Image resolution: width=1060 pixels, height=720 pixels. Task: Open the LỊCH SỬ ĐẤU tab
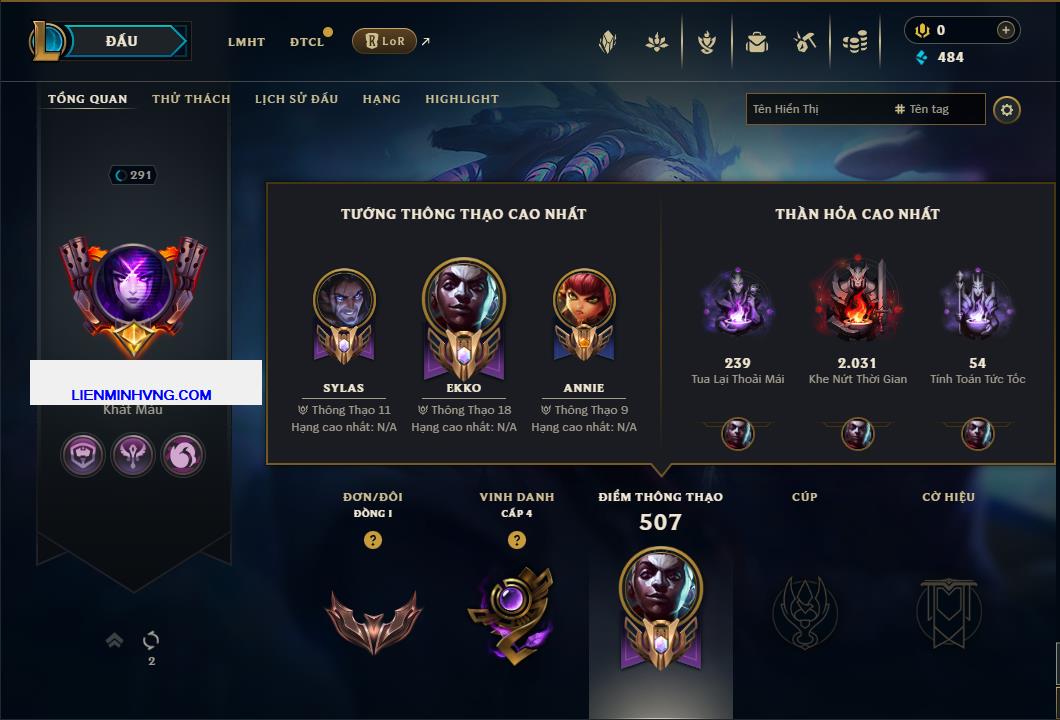pos(296,99)
